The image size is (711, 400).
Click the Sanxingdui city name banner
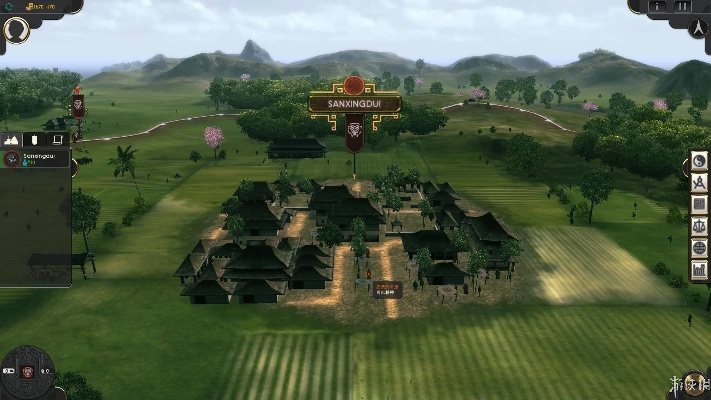354,103
